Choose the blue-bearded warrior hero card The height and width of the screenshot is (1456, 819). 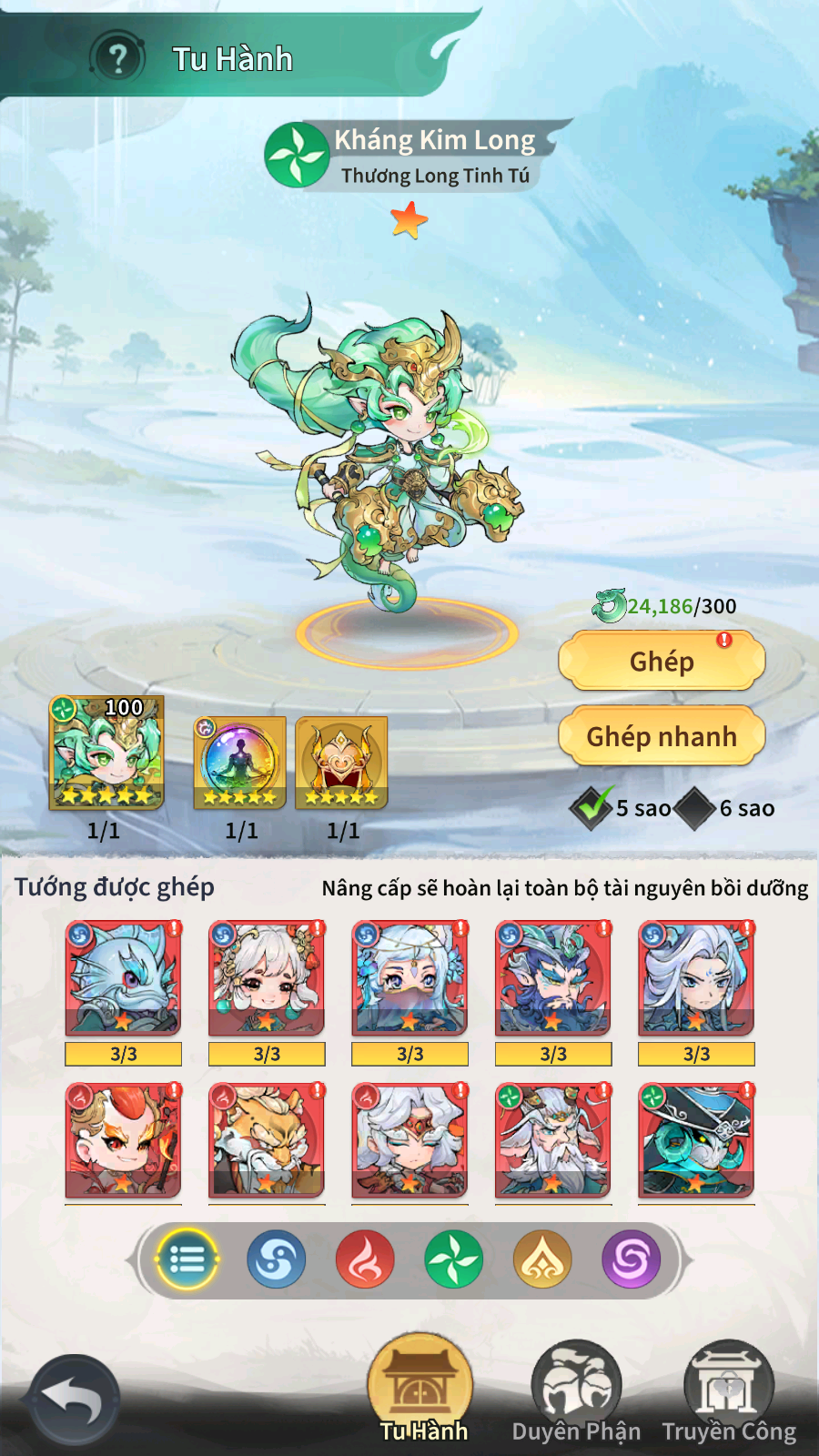(553, 978)
